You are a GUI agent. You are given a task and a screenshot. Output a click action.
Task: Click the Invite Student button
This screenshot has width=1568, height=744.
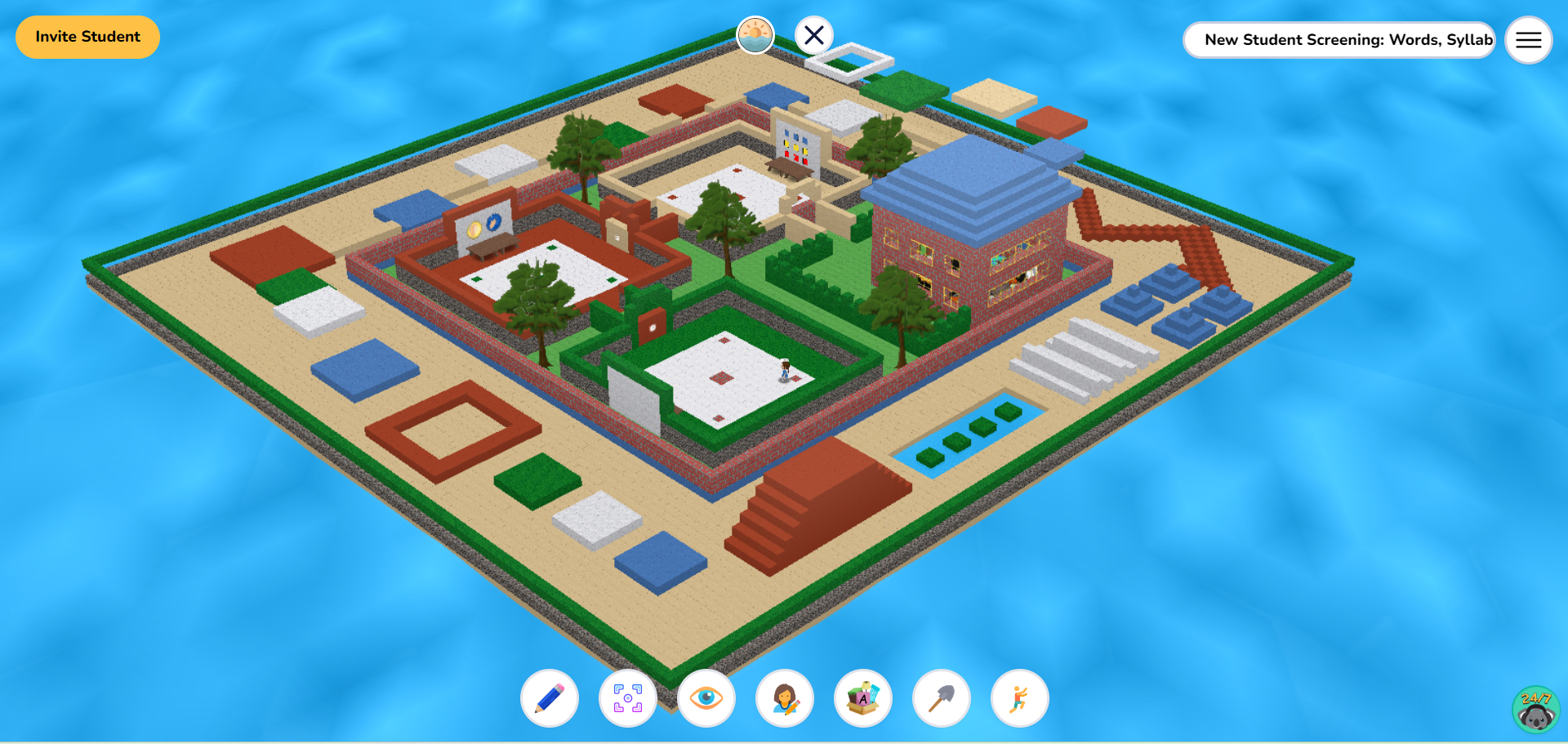coord(87,37)
